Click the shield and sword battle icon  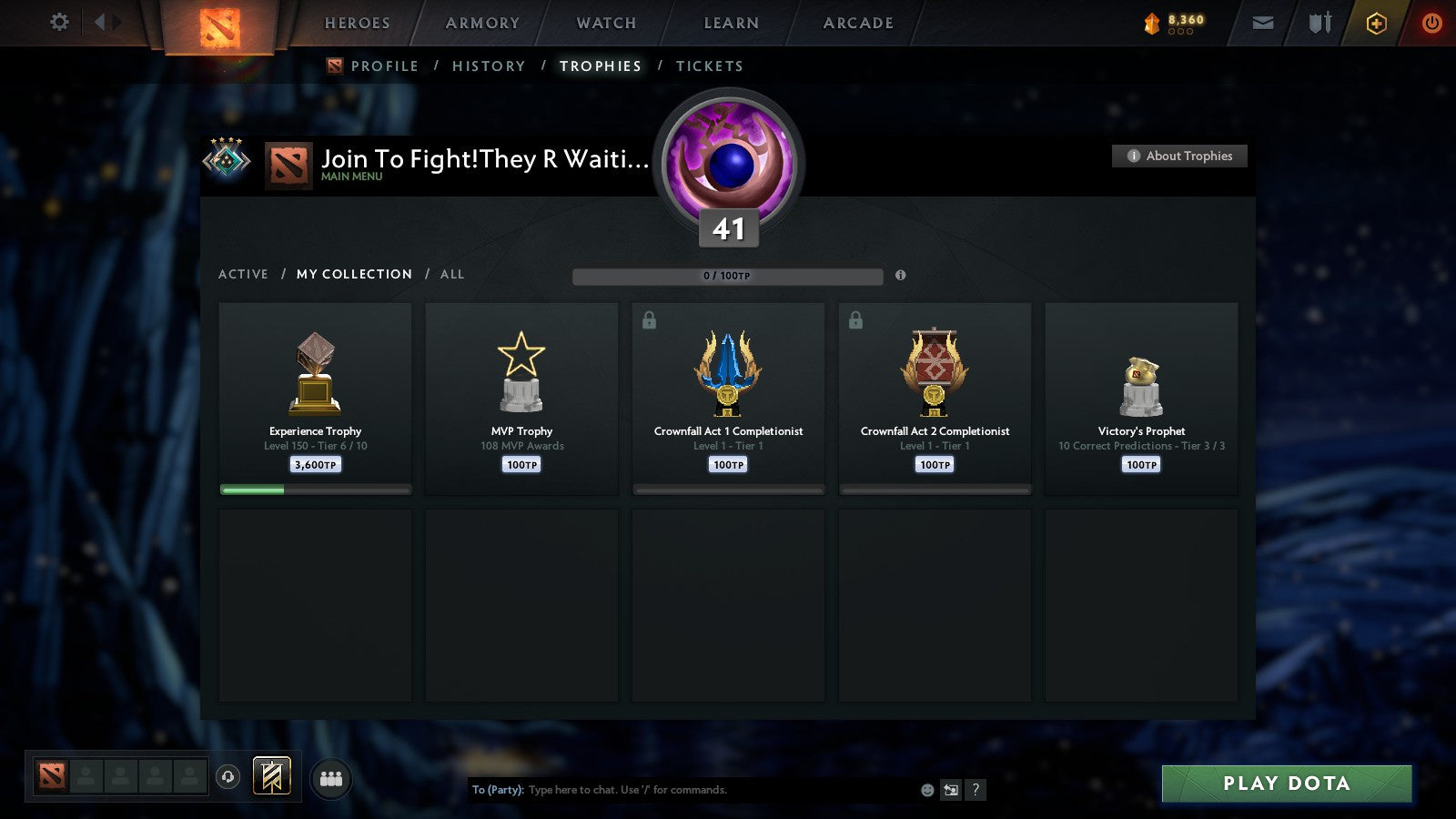[x=1319, y=23]
